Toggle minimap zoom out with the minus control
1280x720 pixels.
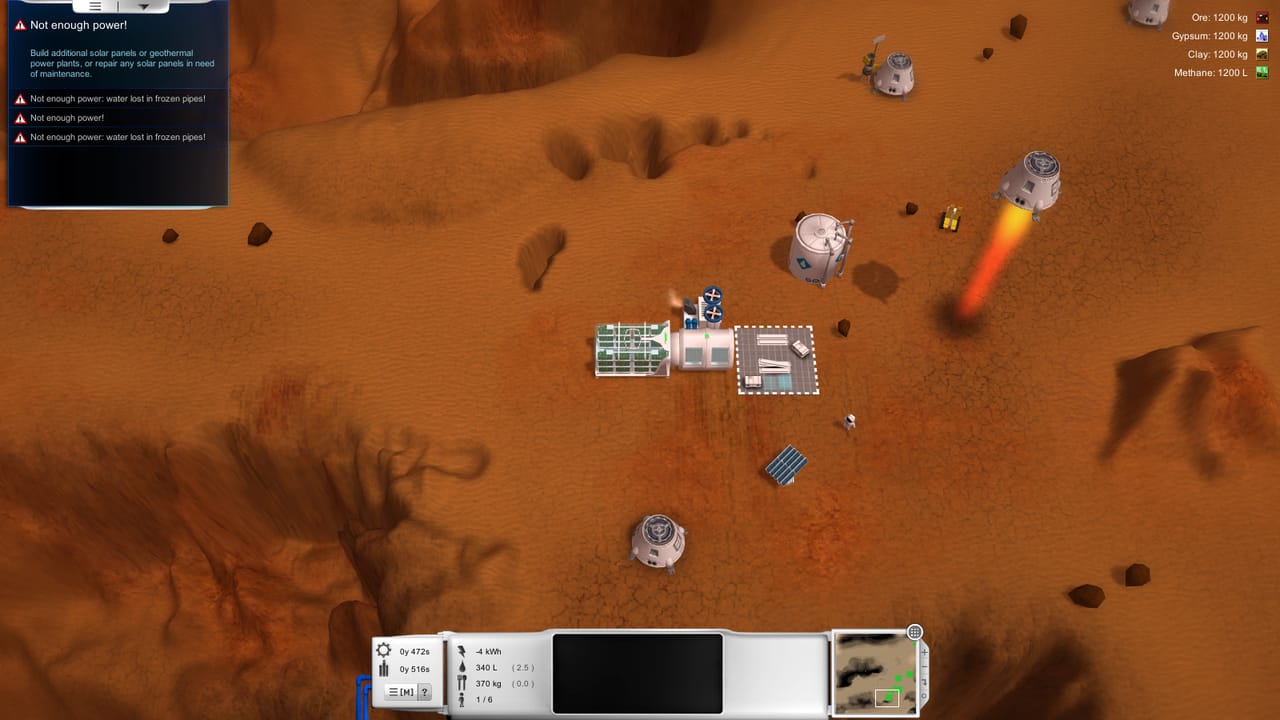point(924,666)
